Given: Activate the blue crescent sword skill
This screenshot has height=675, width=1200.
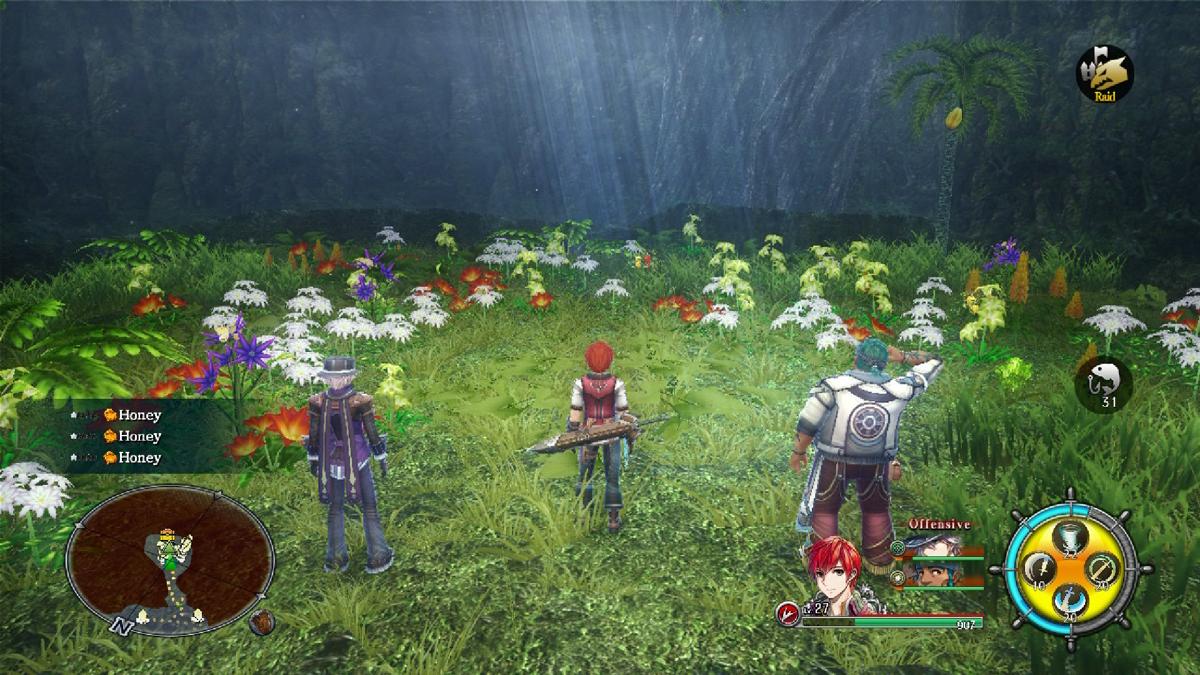Looking at the screenshot, I should [1070, 600].
